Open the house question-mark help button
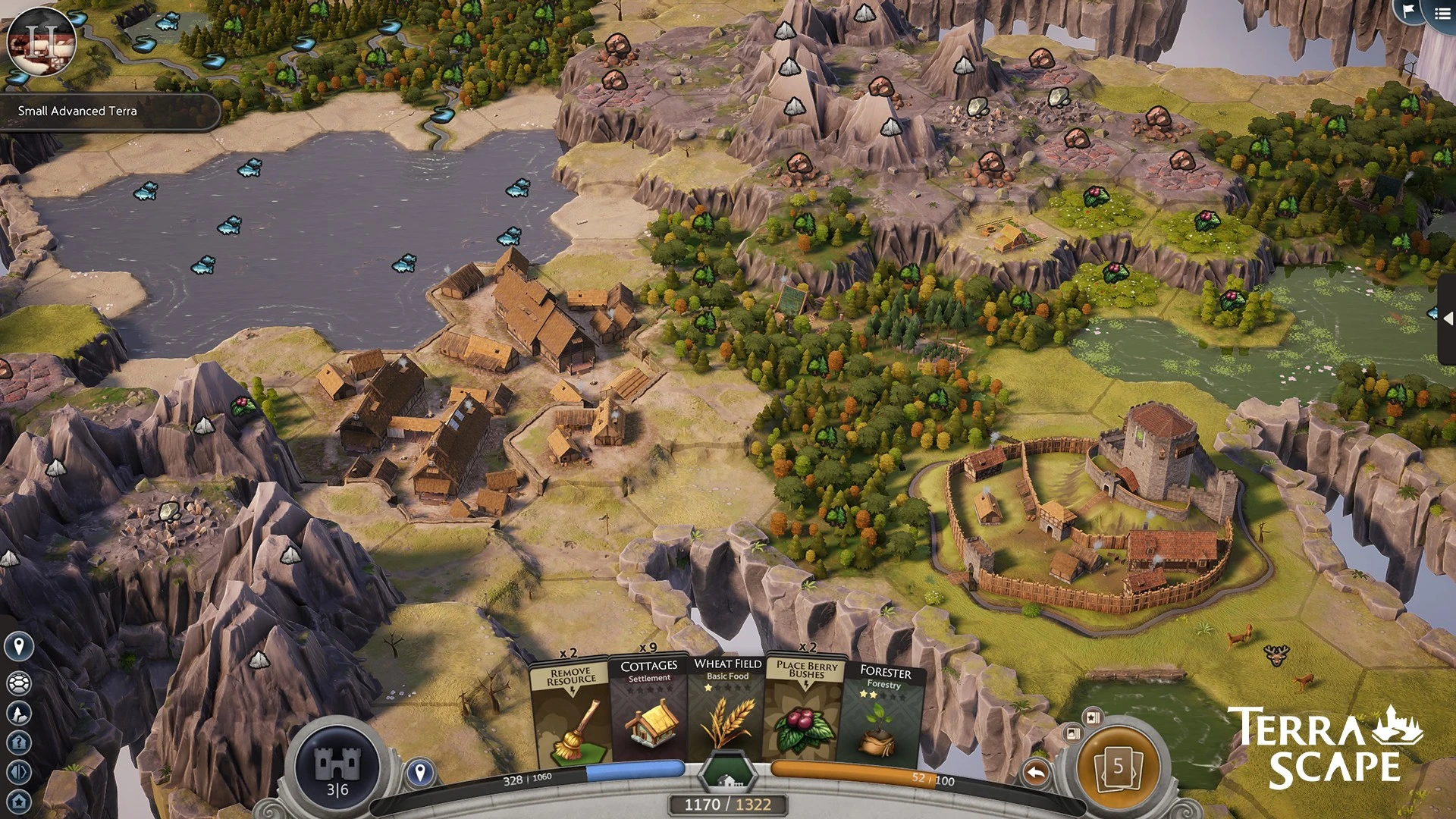Screen dimensions: 1456x819 (x=19, y=742)
